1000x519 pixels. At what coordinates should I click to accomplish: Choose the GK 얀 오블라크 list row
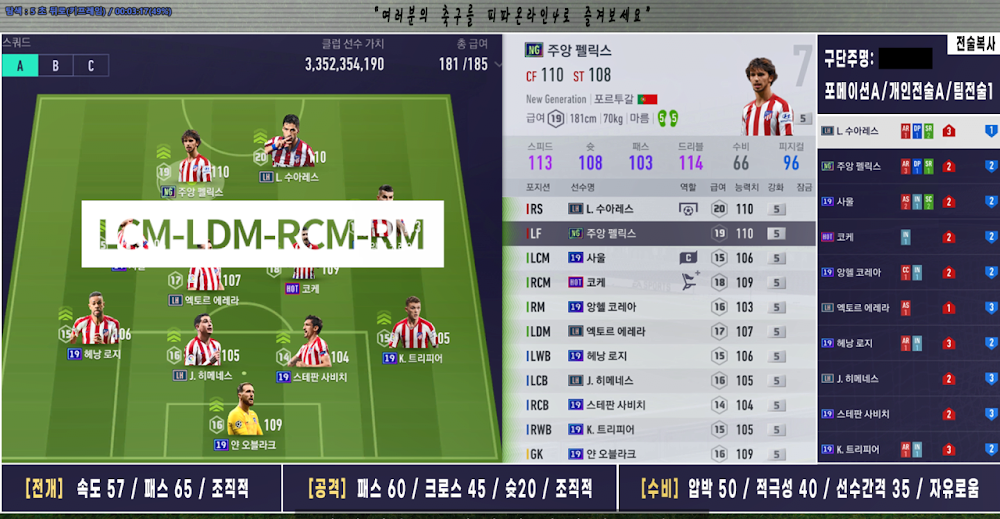[x=660, y=453]
